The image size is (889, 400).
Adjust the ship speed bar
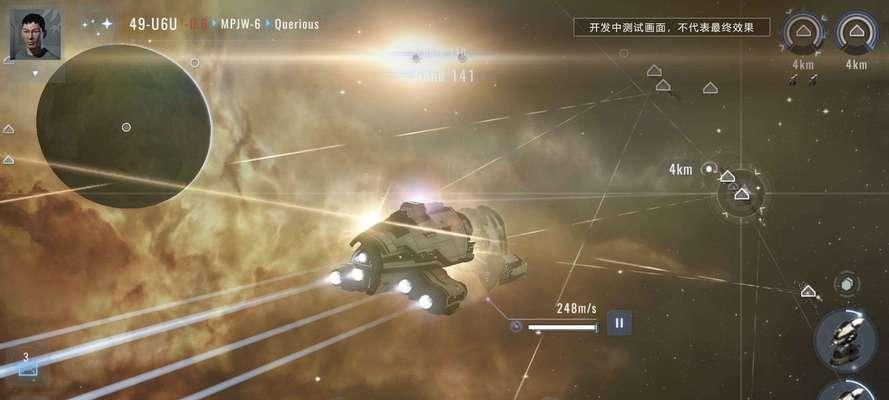(562, 327)
